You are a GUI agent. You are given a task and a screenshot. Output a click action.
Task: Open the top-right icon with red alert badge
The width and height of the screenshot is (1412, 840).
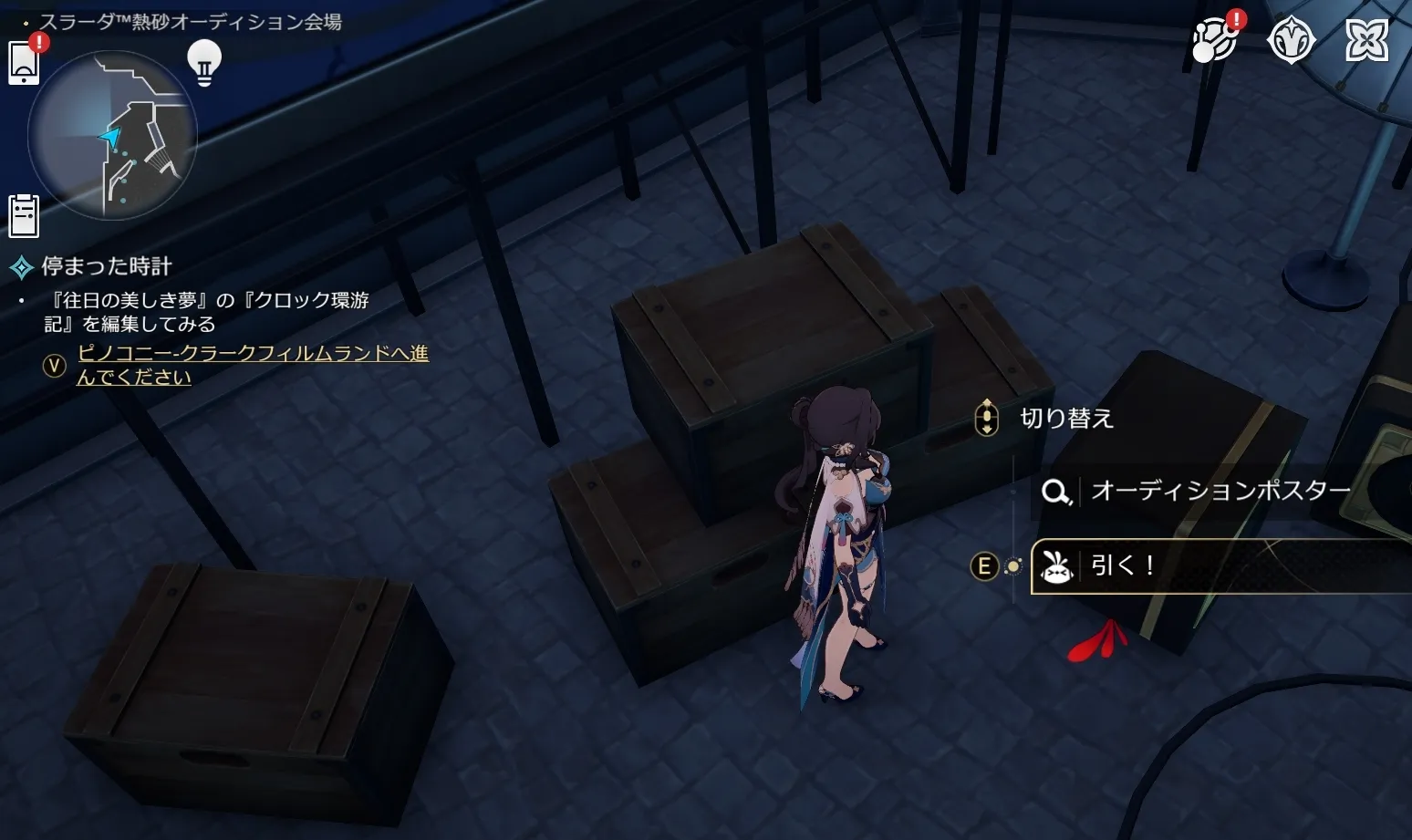(x=1214, y=40)
